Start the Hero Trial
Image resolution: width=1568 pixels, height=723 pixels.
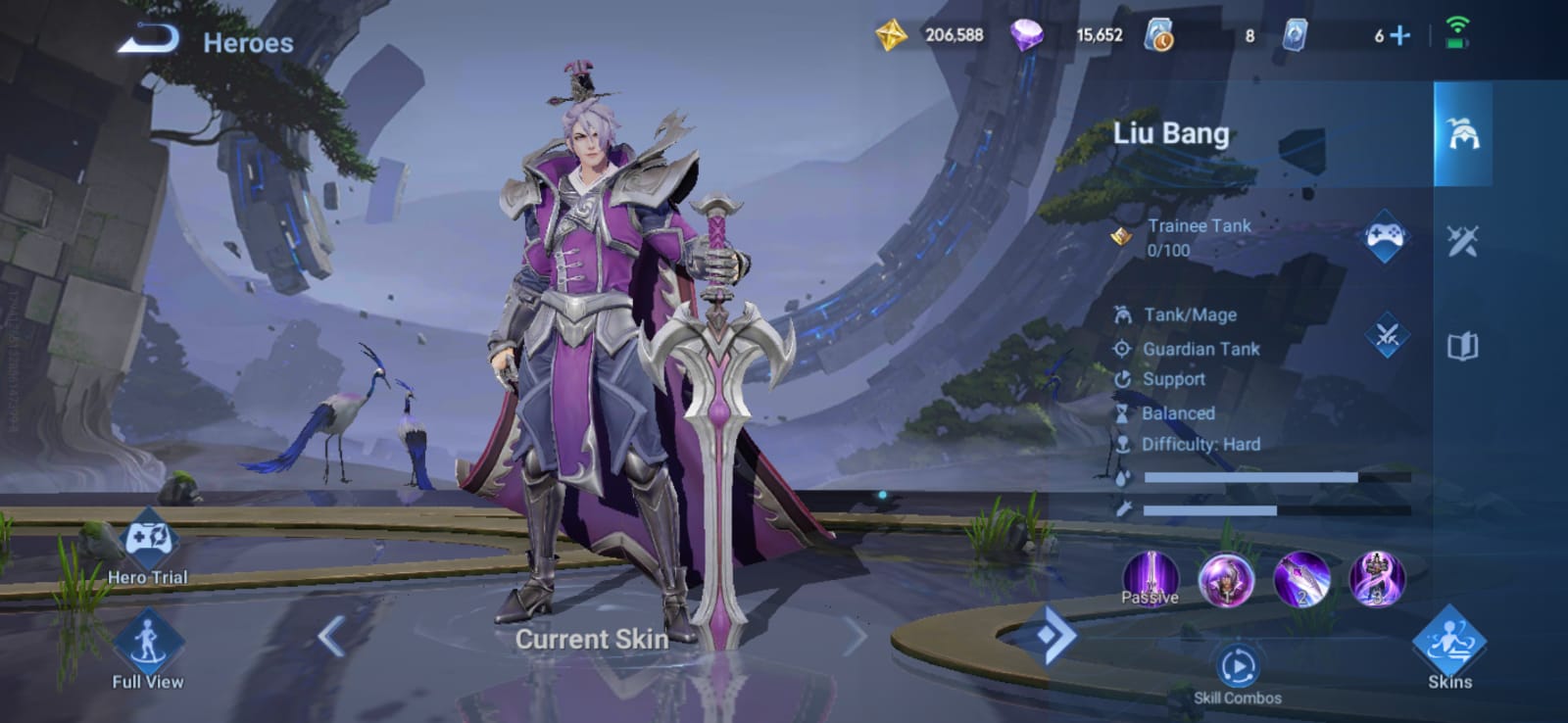[x=148, y=544]
